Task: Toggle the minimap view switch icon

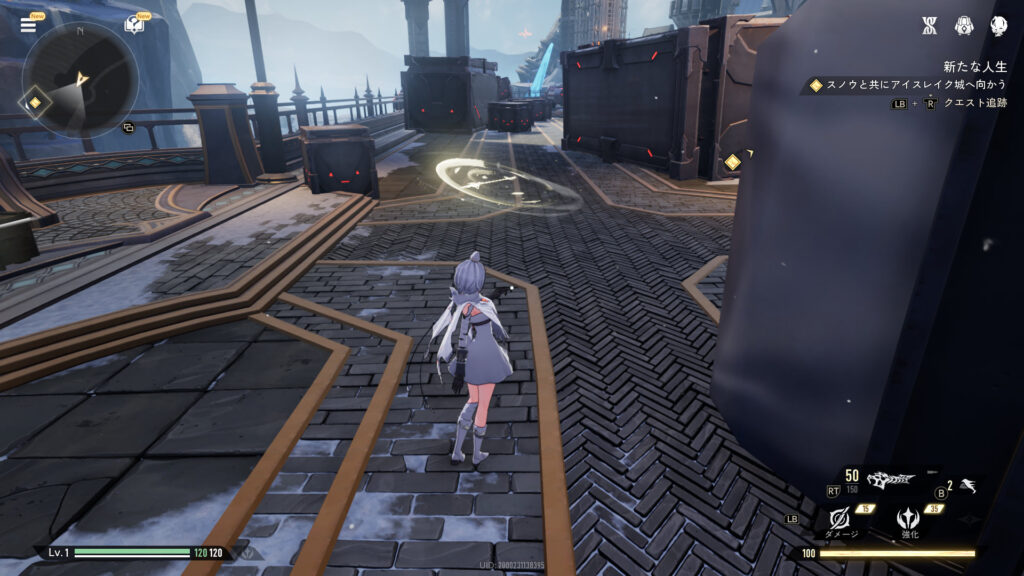Action: pyautogui.click(x=128, y=128)
